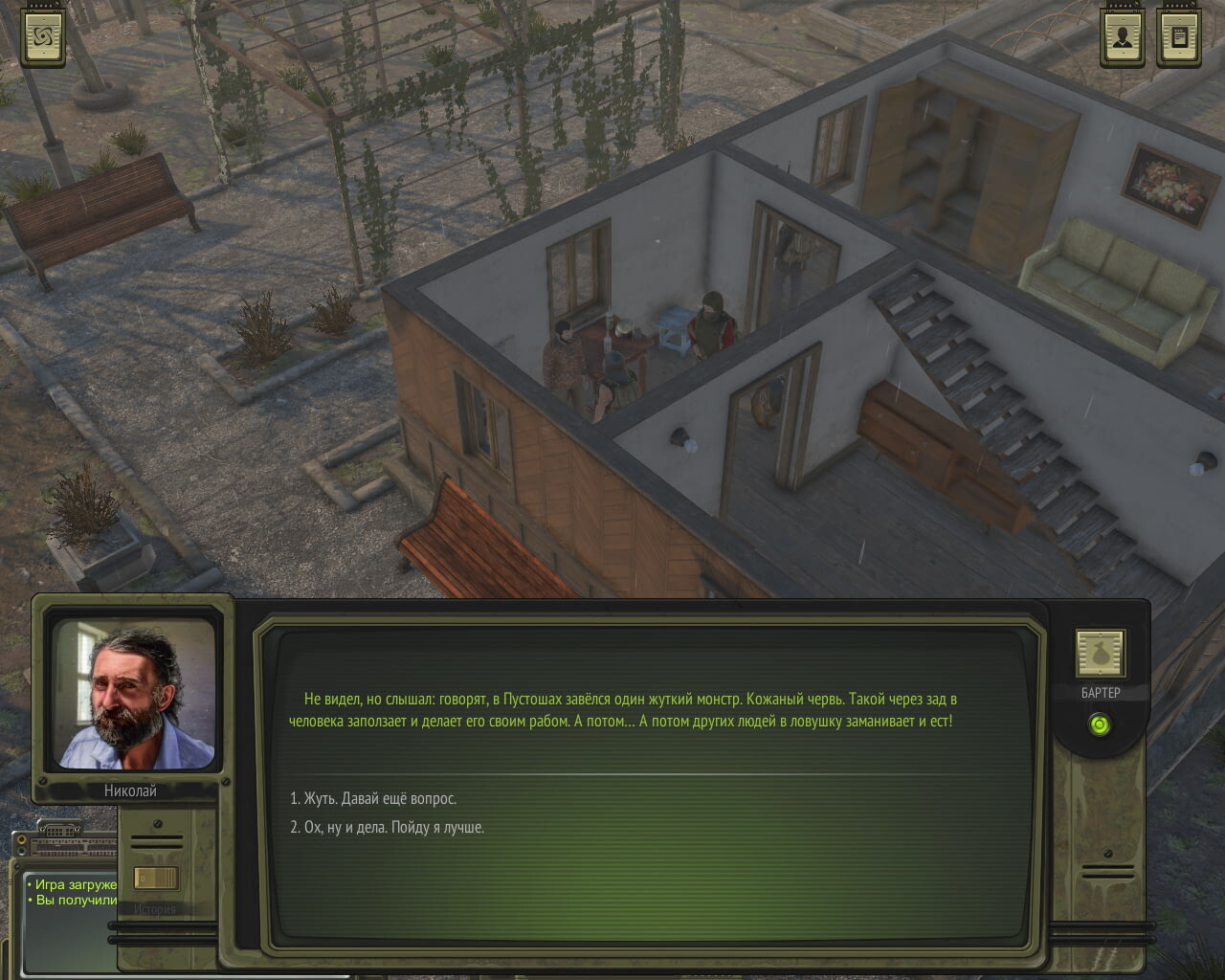Click Николай's portrait

[133, 695]
